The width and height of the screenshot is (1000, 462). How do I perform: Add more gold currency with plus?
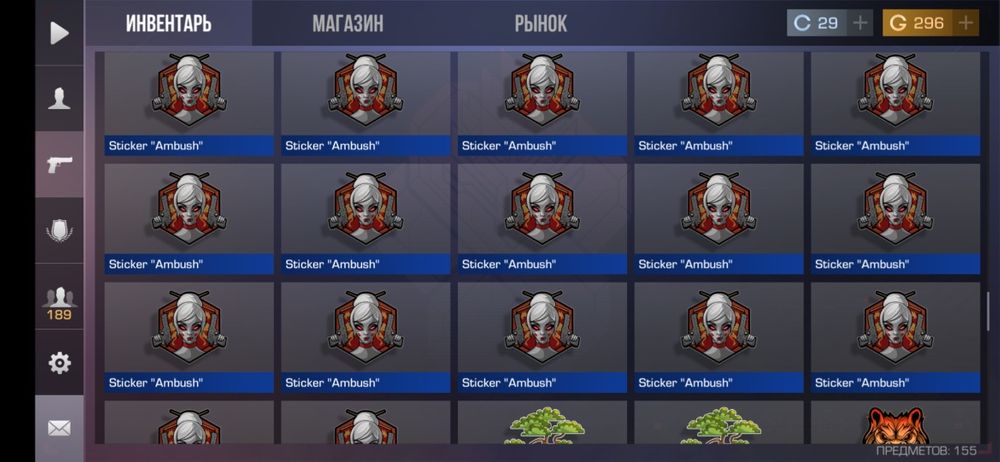pyautogui.click(x=965, y=23)
